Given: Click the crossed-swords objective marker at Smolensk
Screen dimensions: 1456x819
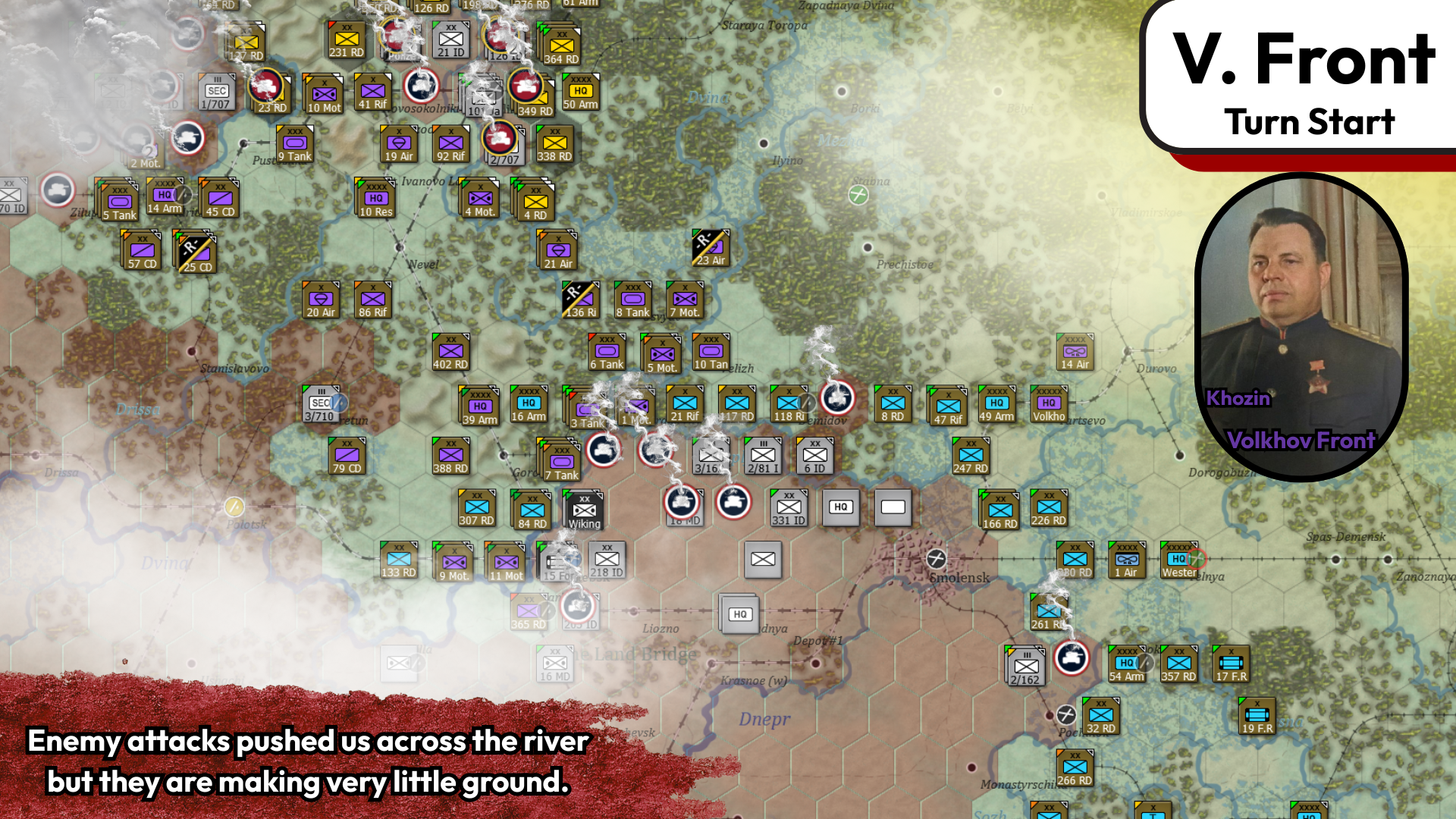Looking at the screenshot, I should click(x=938, y=560).
